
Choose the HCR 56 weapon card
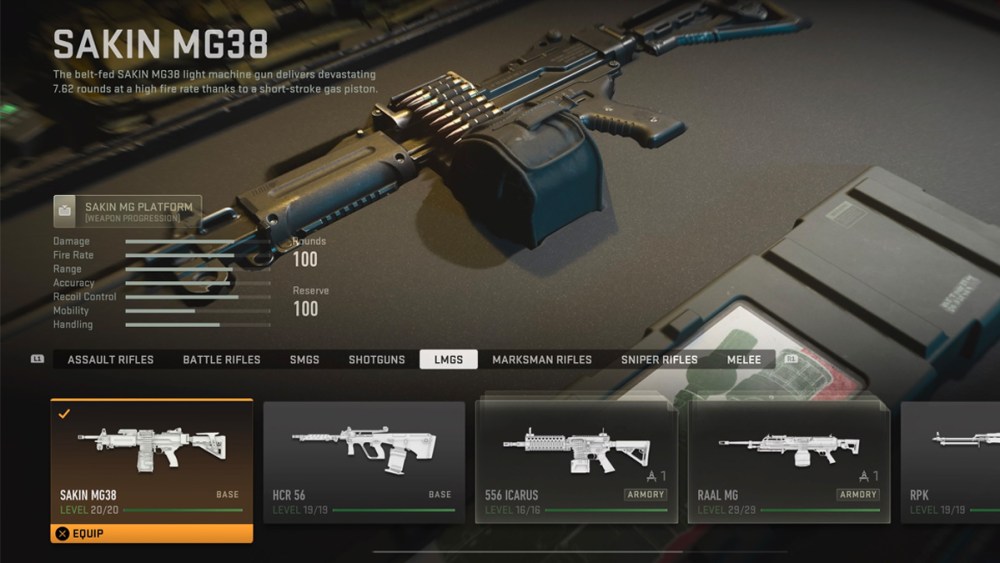364,462
